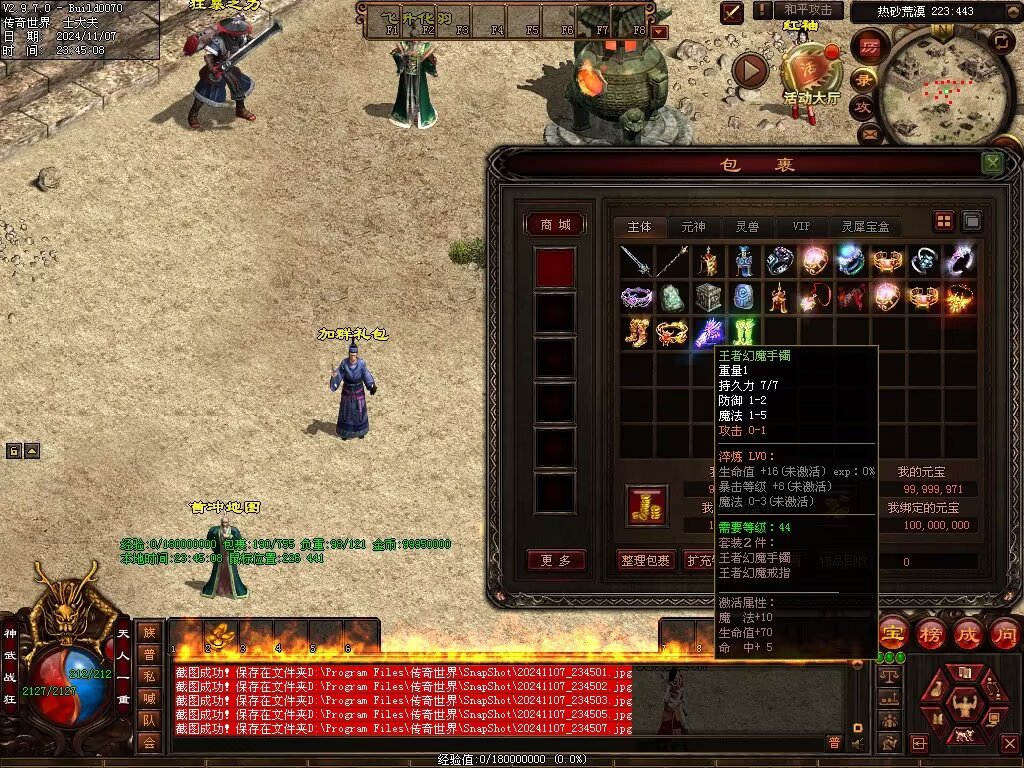Open the VIP bag tab
This screenshot has width=1024, height=768.
tap(801, 226)
